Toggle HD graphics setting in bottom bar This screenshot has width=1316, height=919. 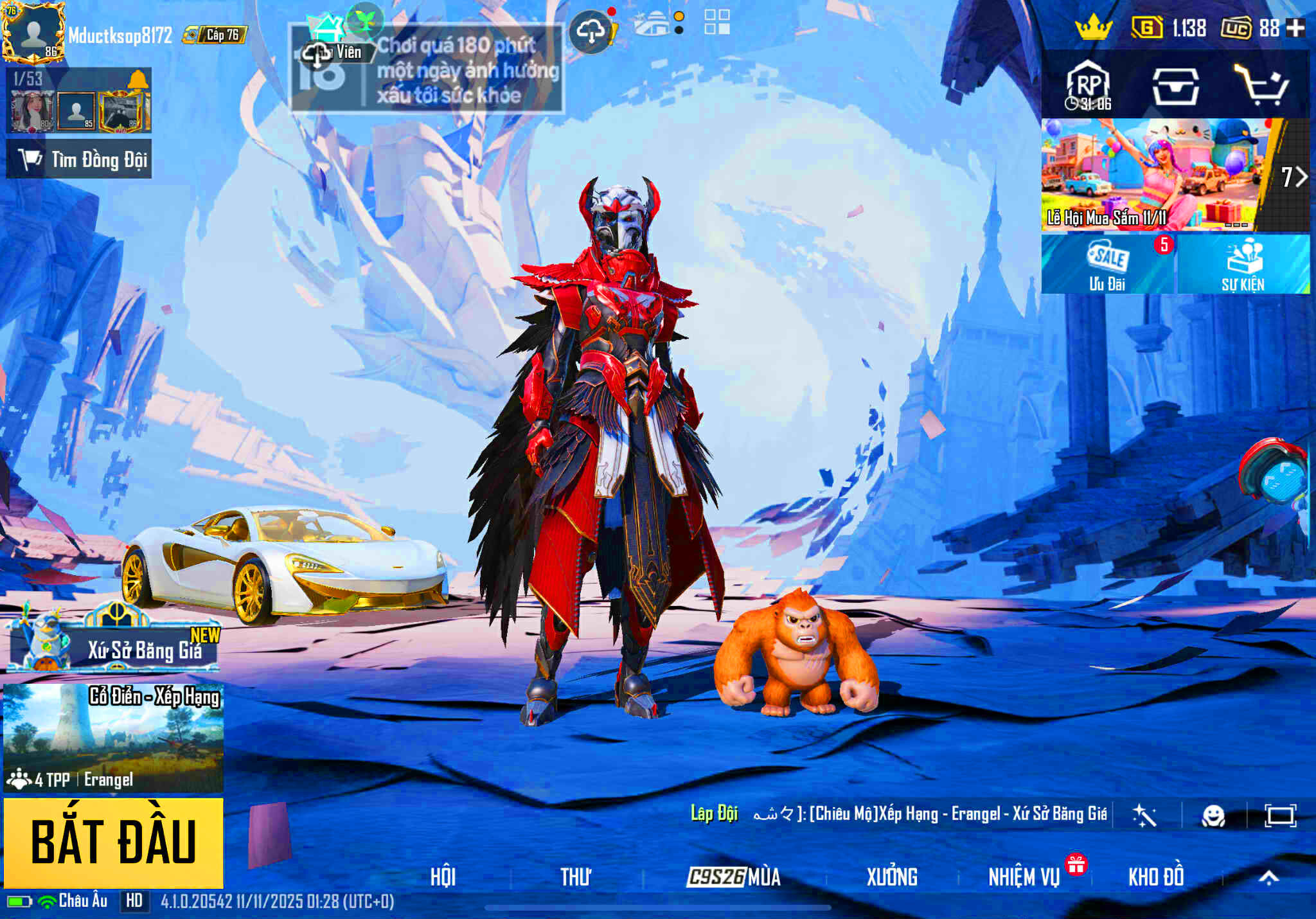point(134,901)
